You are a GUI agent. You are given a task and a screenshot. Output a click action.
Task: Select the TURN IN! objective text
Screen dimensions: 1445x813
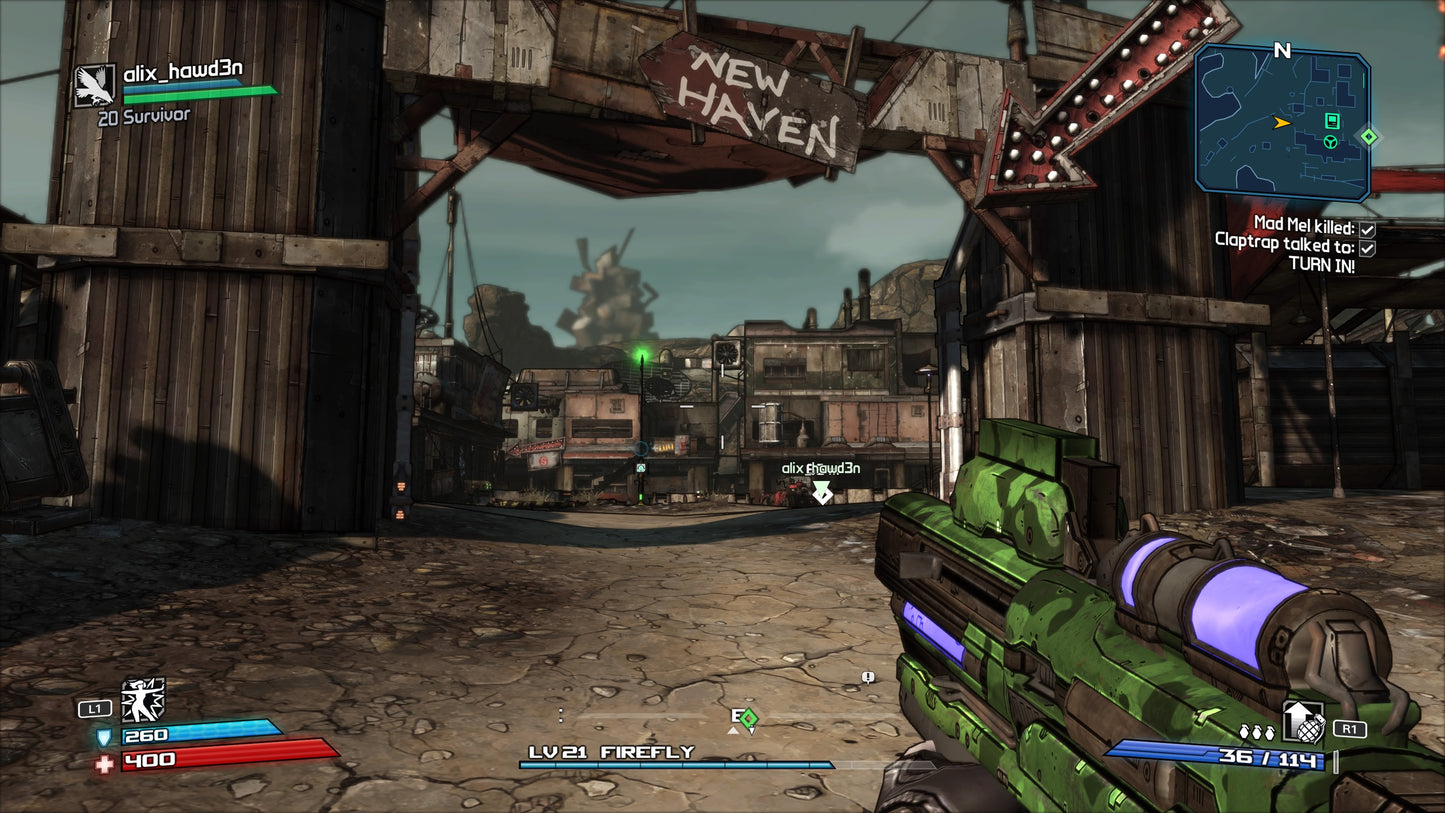(1321, 267)
